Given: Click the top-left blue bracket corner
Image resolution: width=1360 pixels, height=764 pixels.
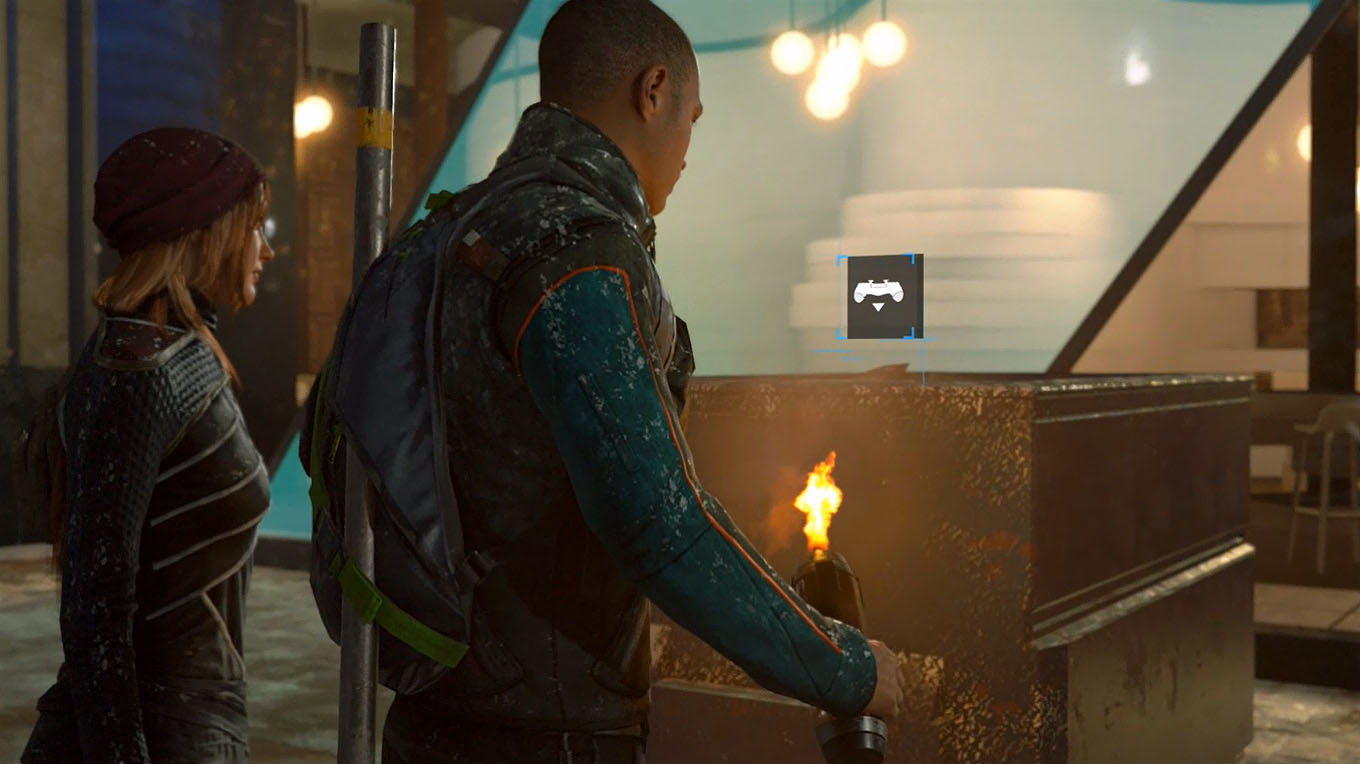Looking at the screenshot, I should point(840,260).
